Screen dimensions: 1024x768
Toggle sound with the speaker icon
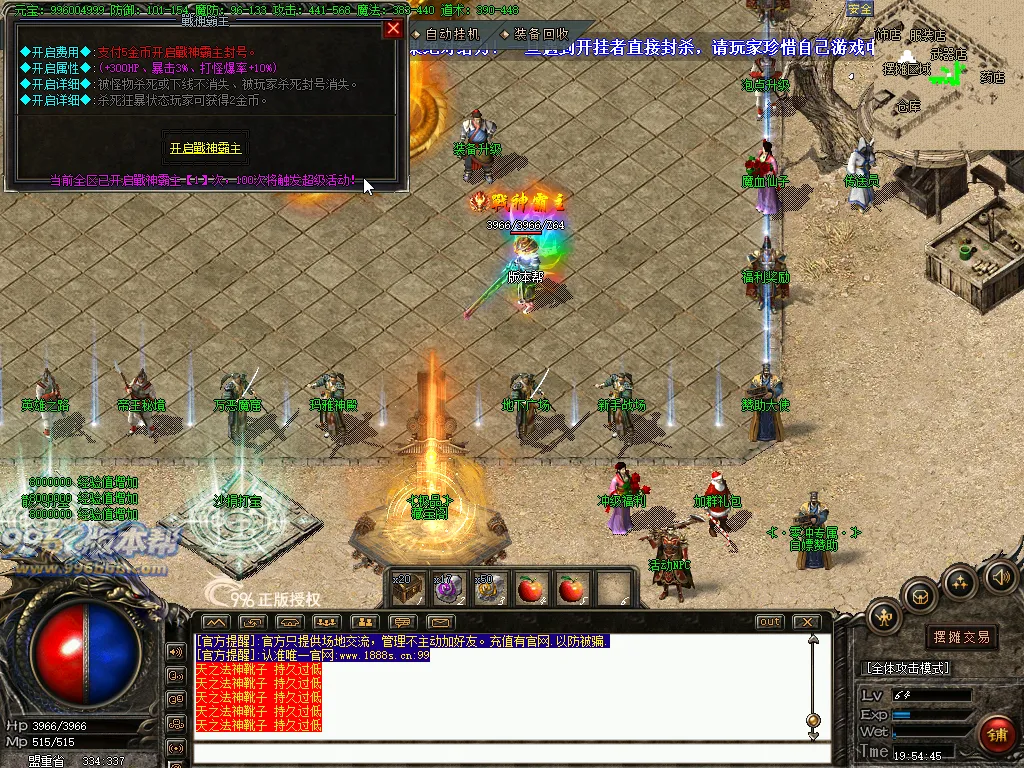(1001, 576)
